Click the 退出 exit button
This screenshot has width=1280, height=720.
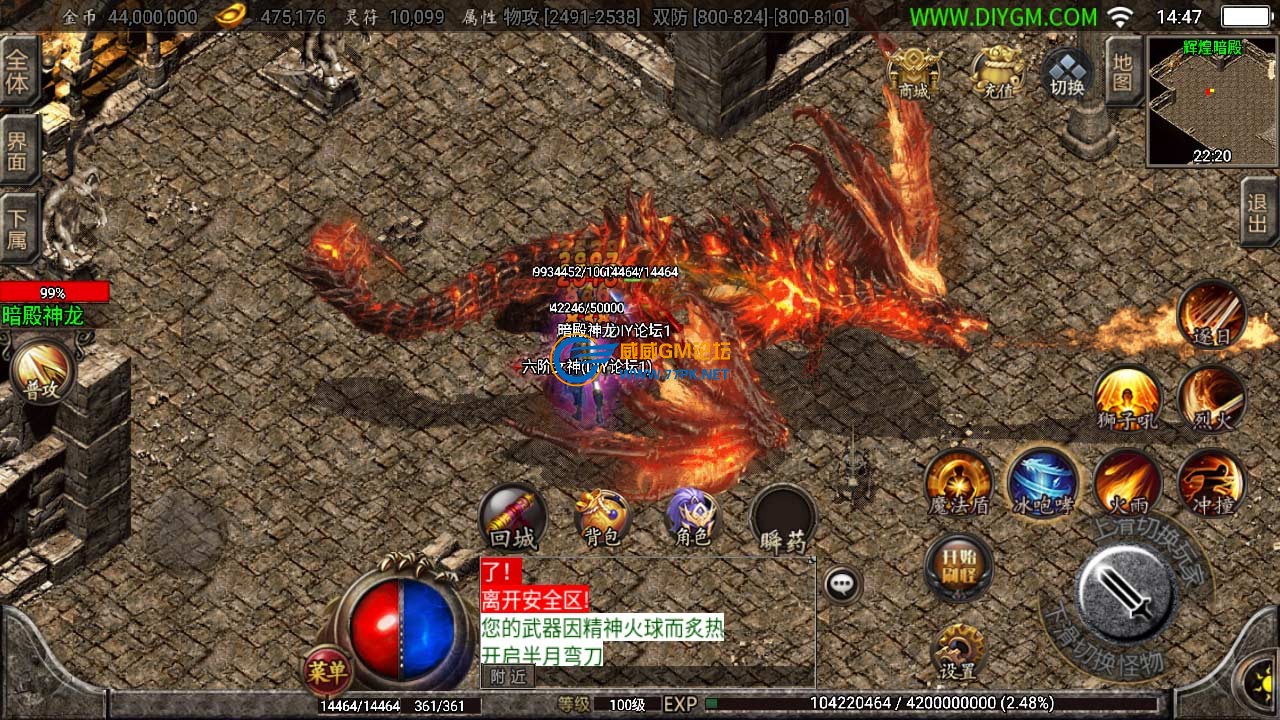[x=1258, y=212]
